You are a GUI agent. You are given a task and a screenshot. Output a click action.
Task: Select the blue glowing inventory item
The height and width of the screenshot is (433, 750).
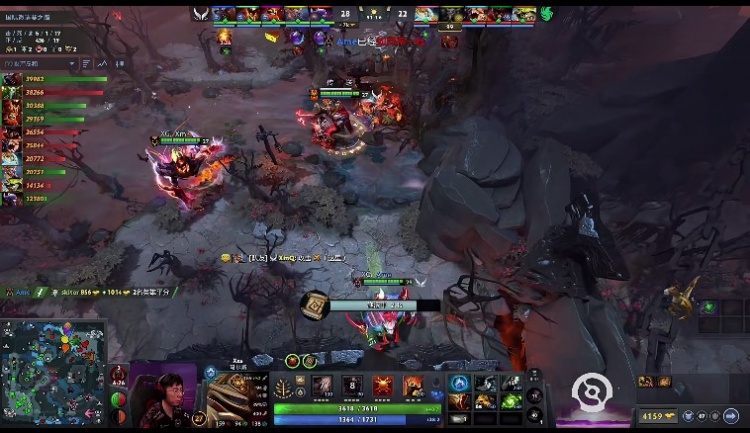tap(460, 383)
